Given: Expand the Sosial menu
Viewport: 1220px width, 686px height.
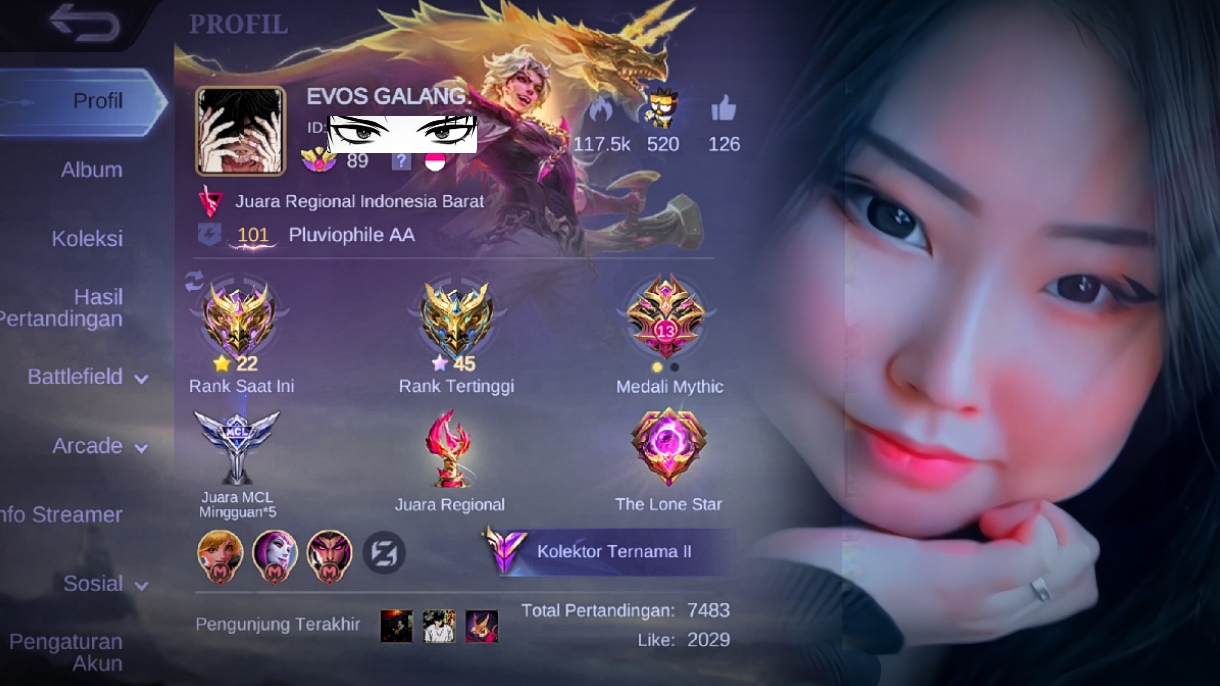Looking at the screenshot, I should pos(105,584).
